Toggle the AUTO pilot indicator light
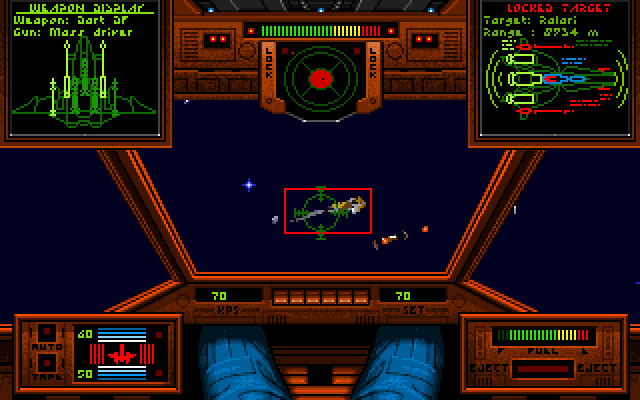This screenshot has width=640, height=400. [46, 332]
